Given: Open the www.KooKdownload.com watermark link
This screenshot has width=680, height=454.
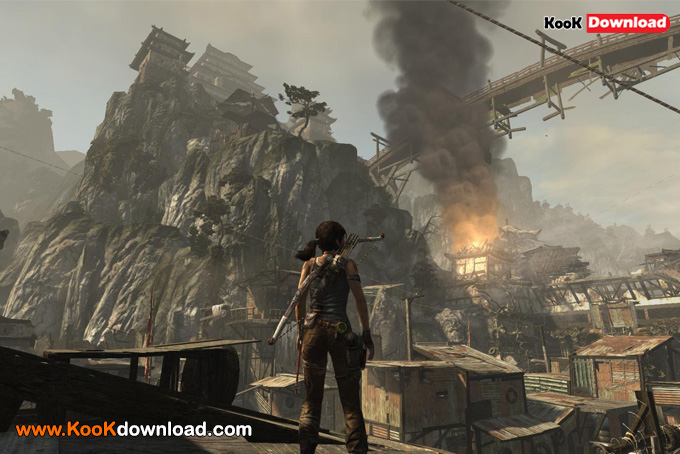Looking at the screenshot, I should [x=134, y=430].
